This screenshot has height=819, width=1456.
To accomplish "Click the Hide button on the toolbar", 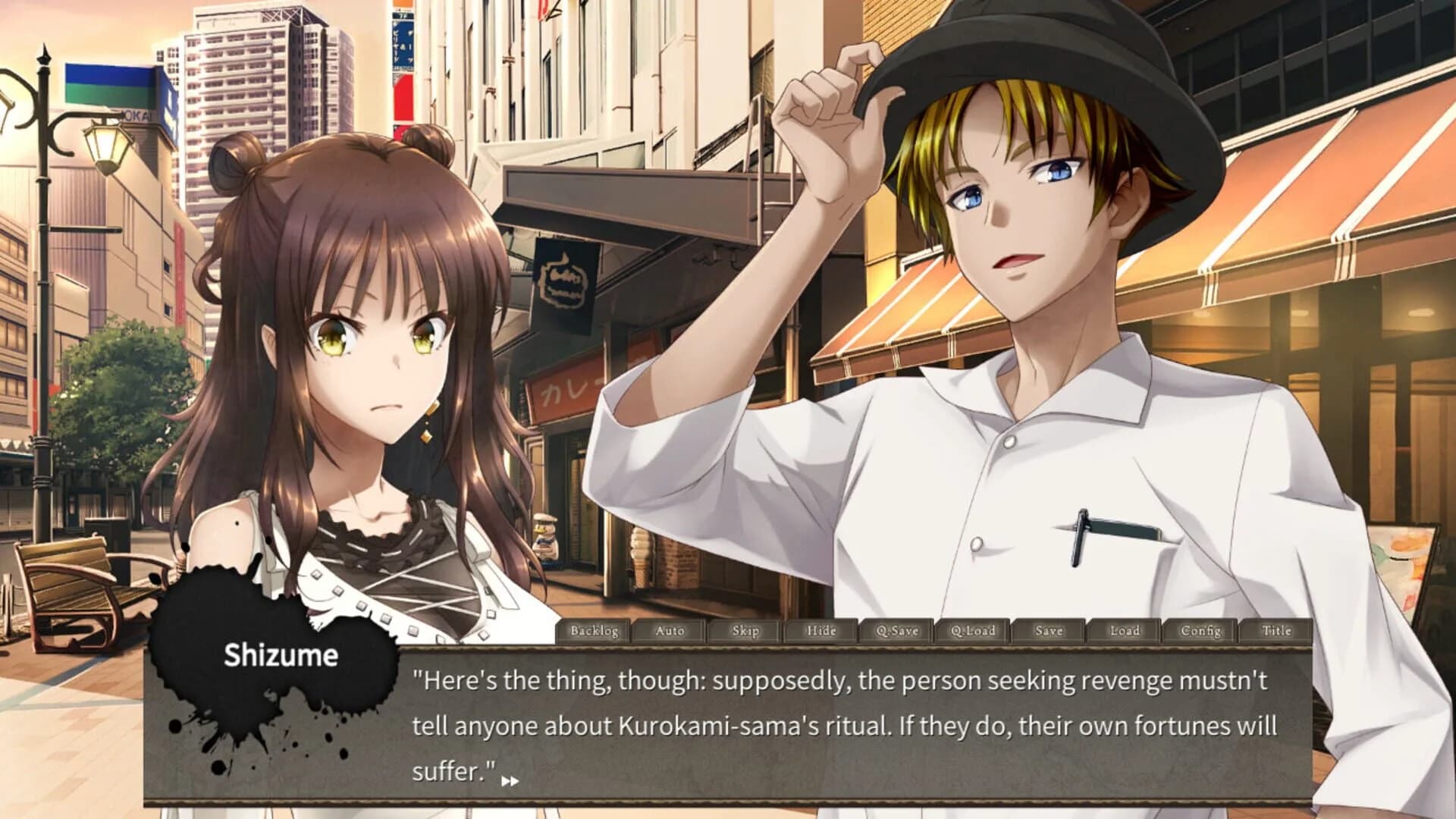I will [x=821, y=630].
